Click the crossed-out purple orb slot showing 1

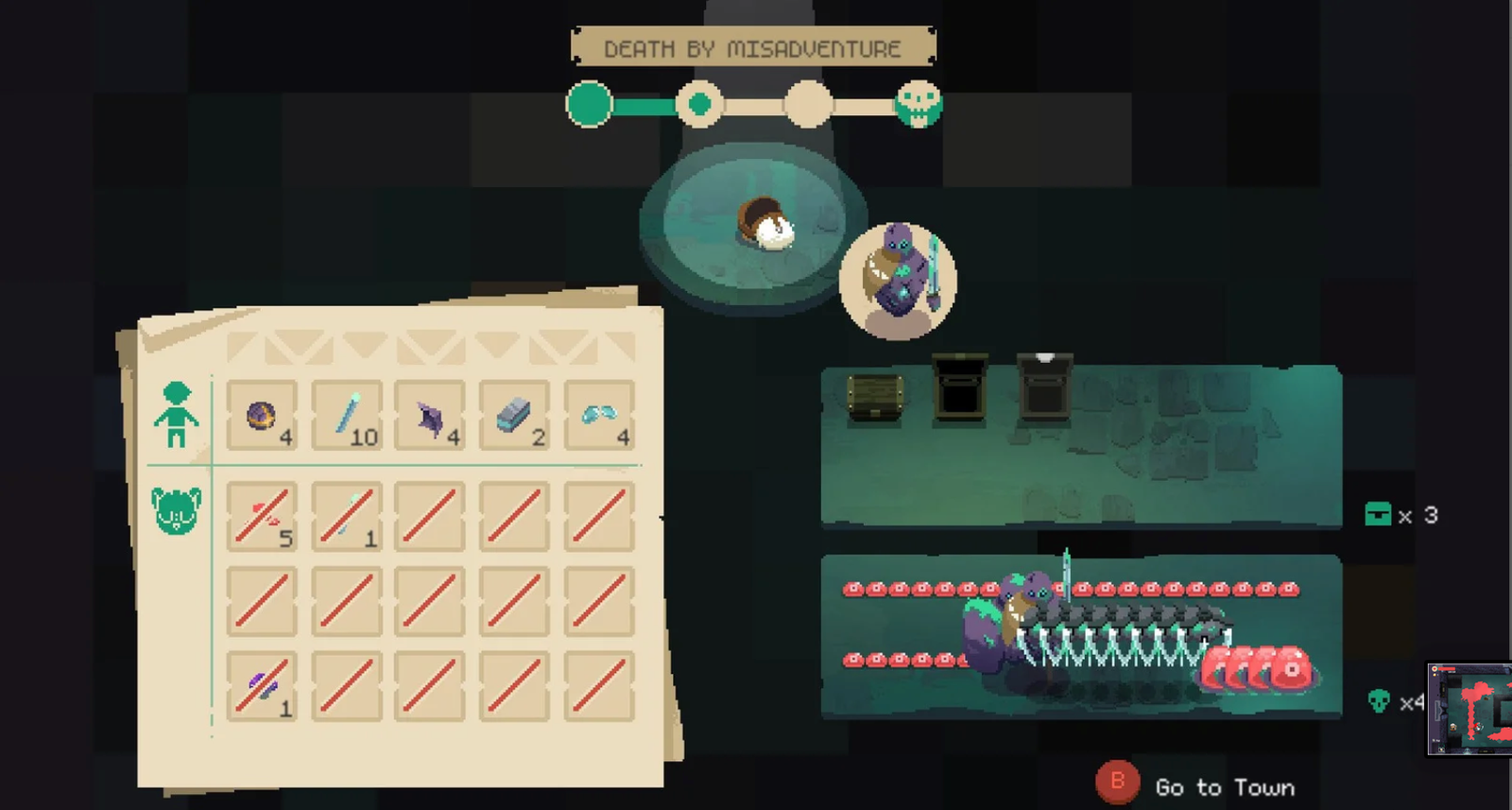(262, 687)
